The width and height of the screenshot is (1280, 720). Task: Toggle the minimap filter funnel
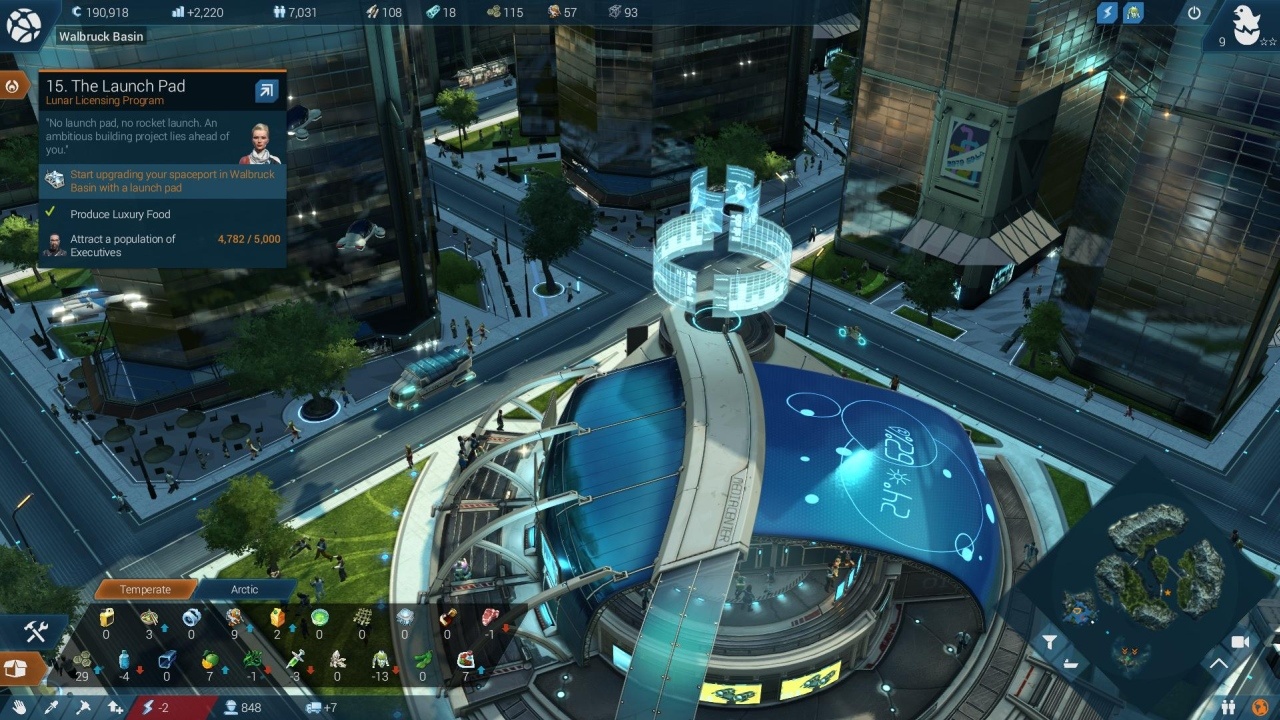pos(1049,643)
